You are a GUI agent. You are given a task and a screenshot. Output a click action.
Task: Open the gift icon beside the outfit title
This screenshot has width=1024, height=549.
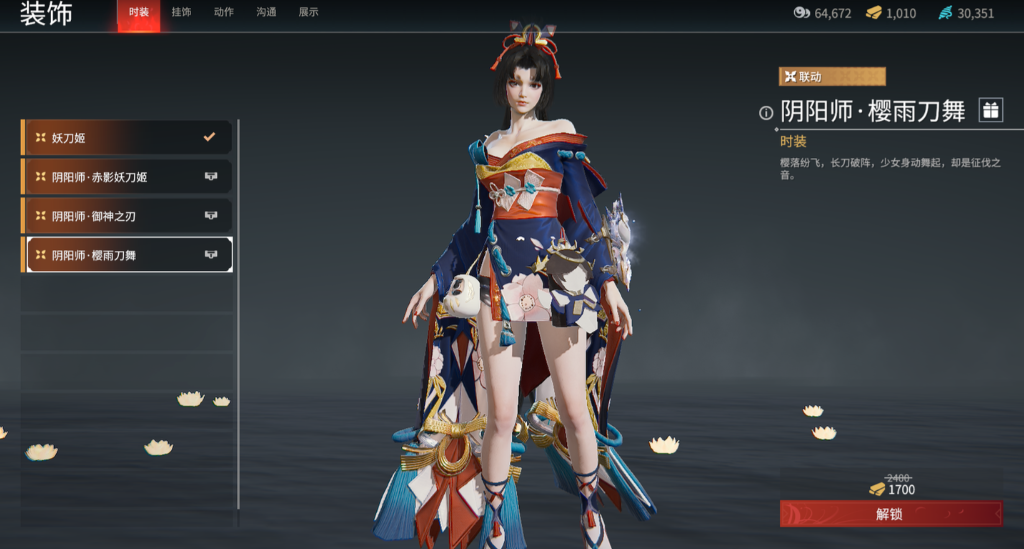990,111
